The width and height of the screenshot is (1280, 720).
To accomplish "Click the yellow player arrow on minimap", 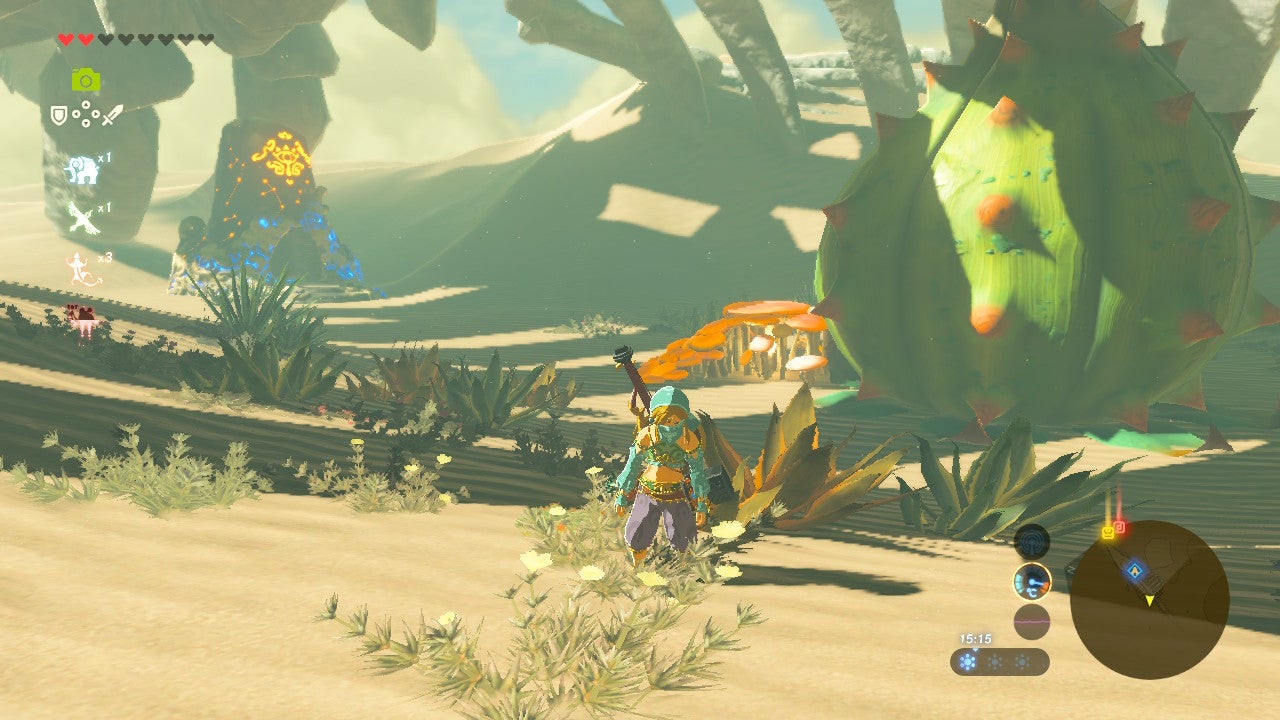I will point(1150,599).
